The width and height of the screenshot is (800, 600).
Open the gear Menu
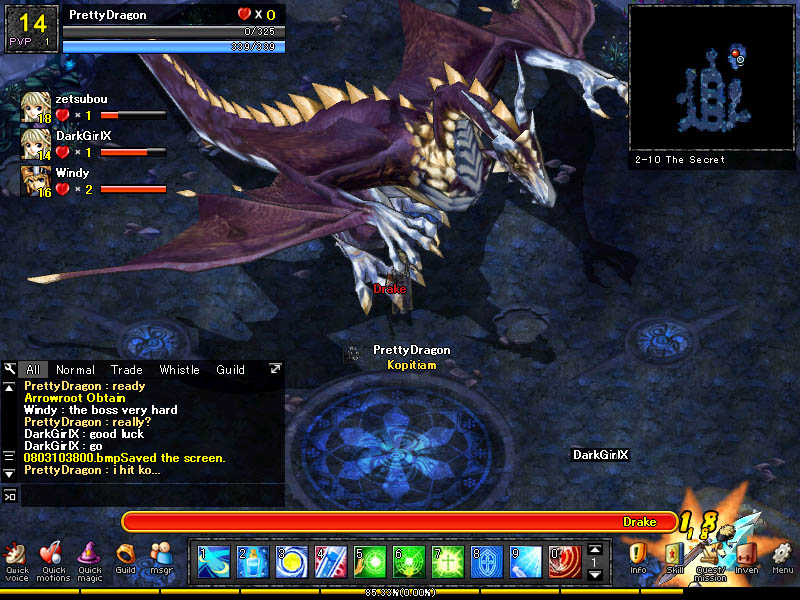coord(782,557)
